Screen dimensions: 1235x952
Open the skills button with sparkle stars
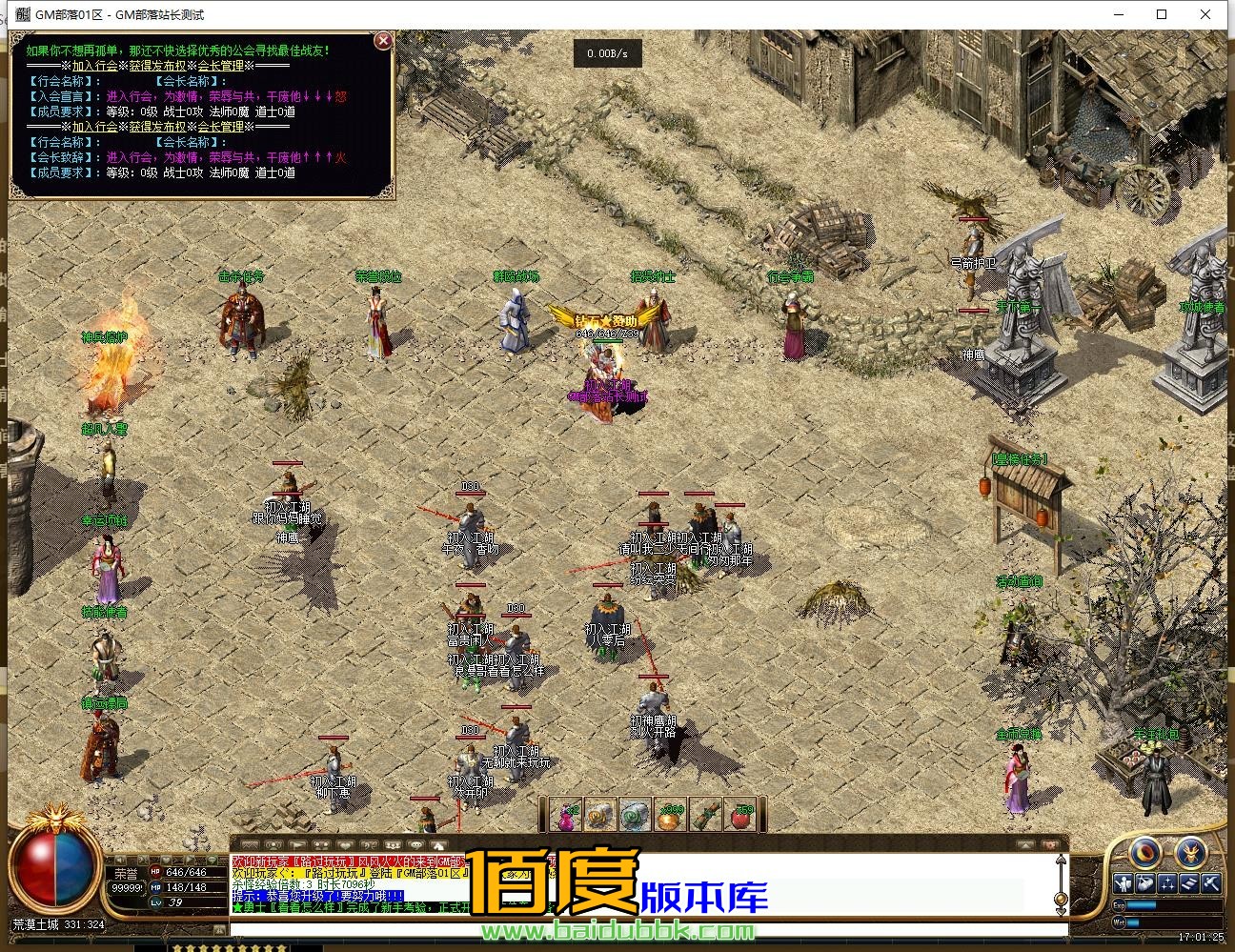pyautogui.click(x=1167, y=884)
